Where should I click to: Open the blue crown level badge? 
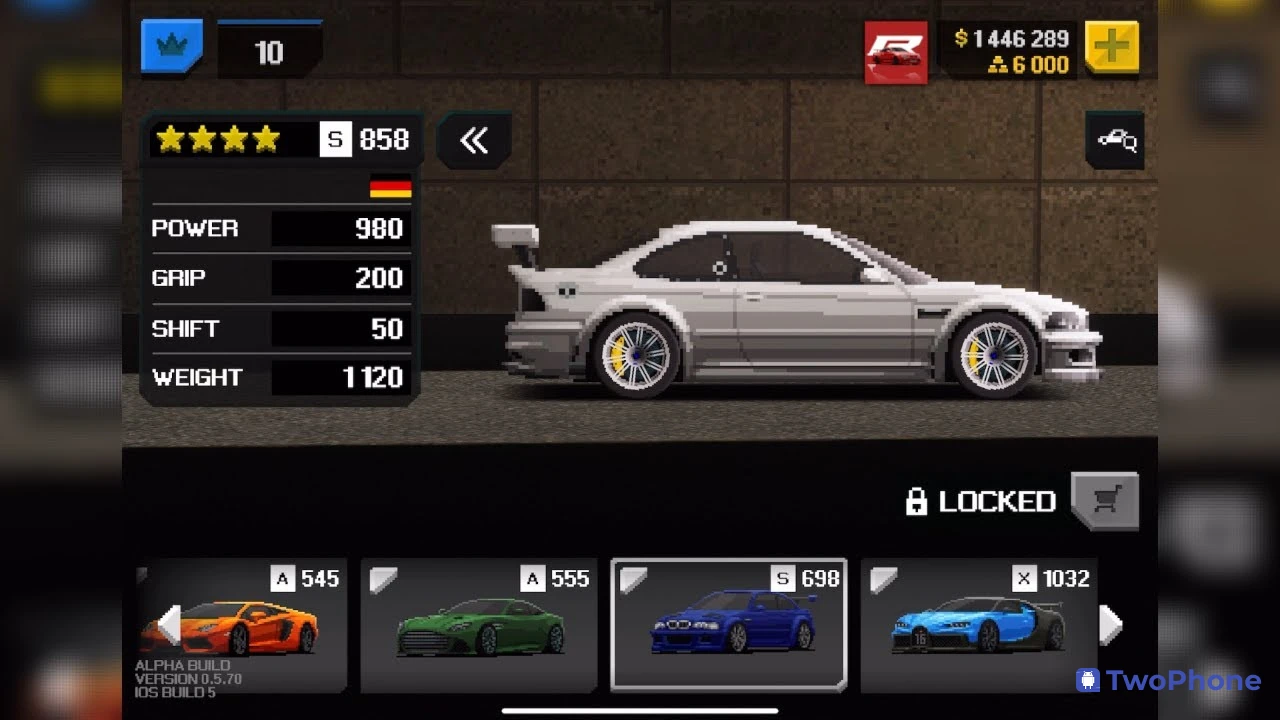pyautogui.click(x=172, y=47)
